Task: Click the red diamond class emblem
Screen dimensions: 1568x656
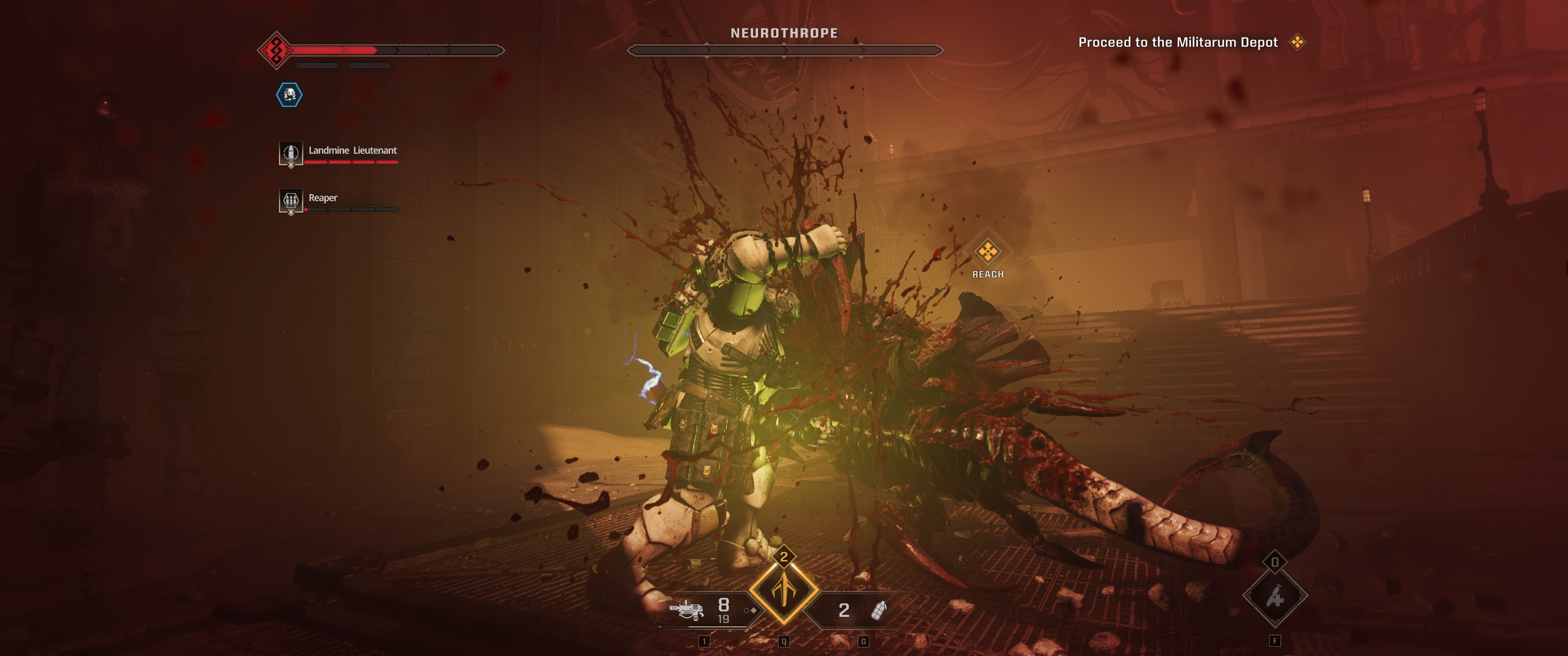Action: point(276,50)
